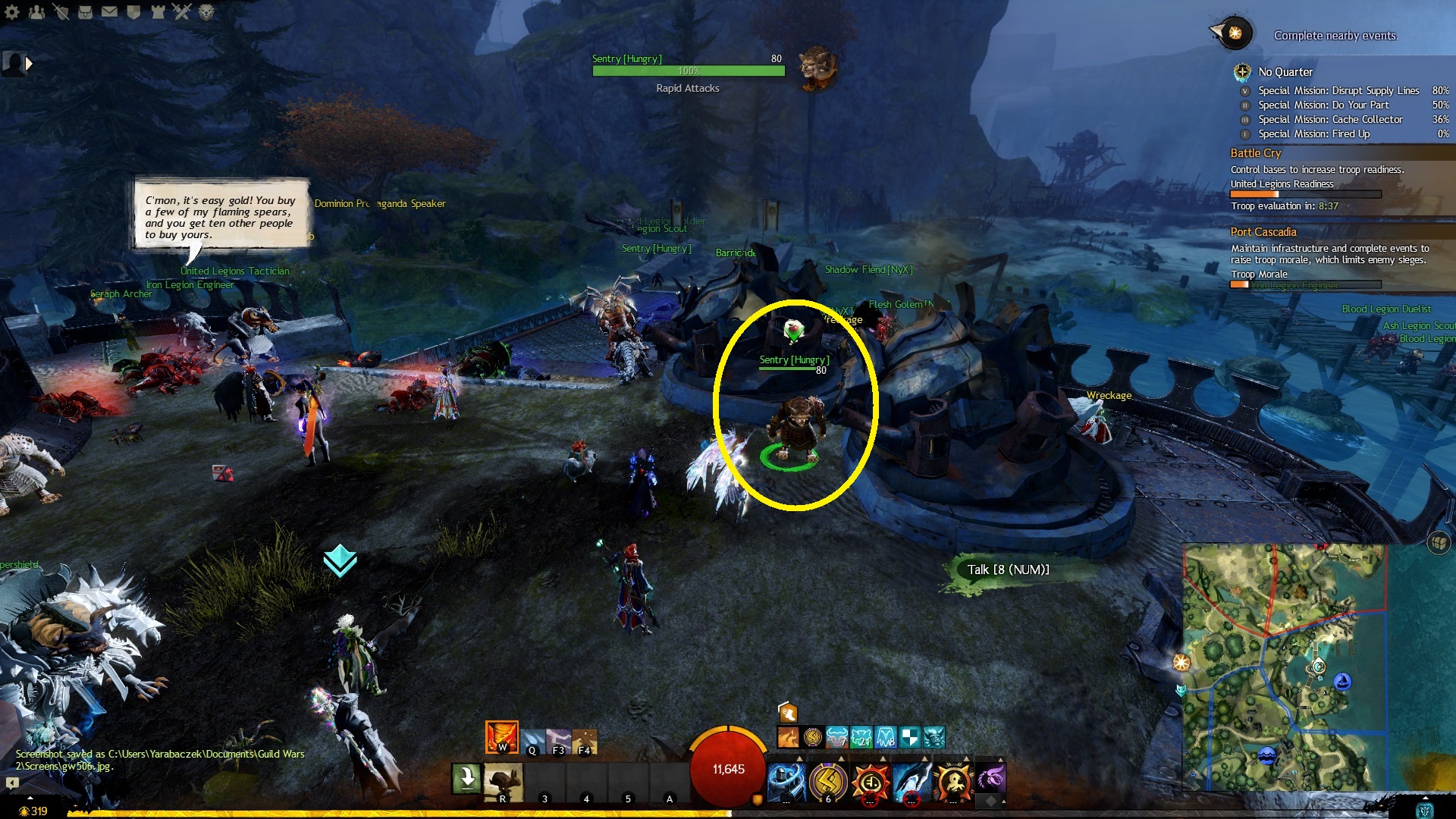Open the PvP crossed swords icon
This screenshot has width=1456, height=819.
182,11
